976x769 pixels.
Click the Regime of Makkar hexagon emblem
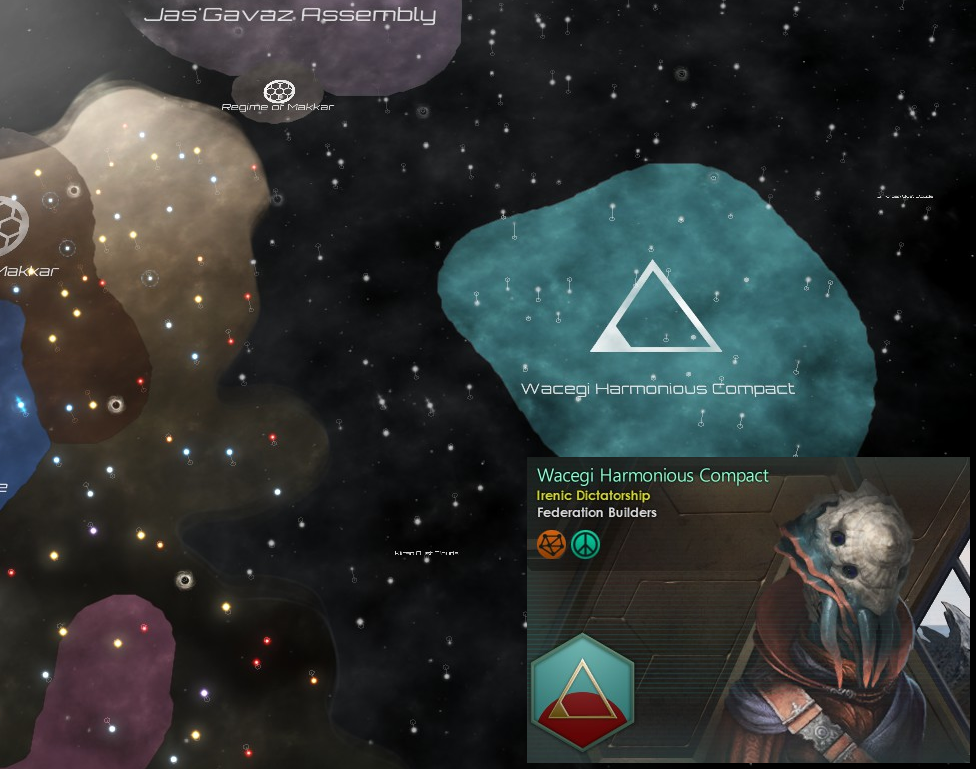(x=278, y=91)
